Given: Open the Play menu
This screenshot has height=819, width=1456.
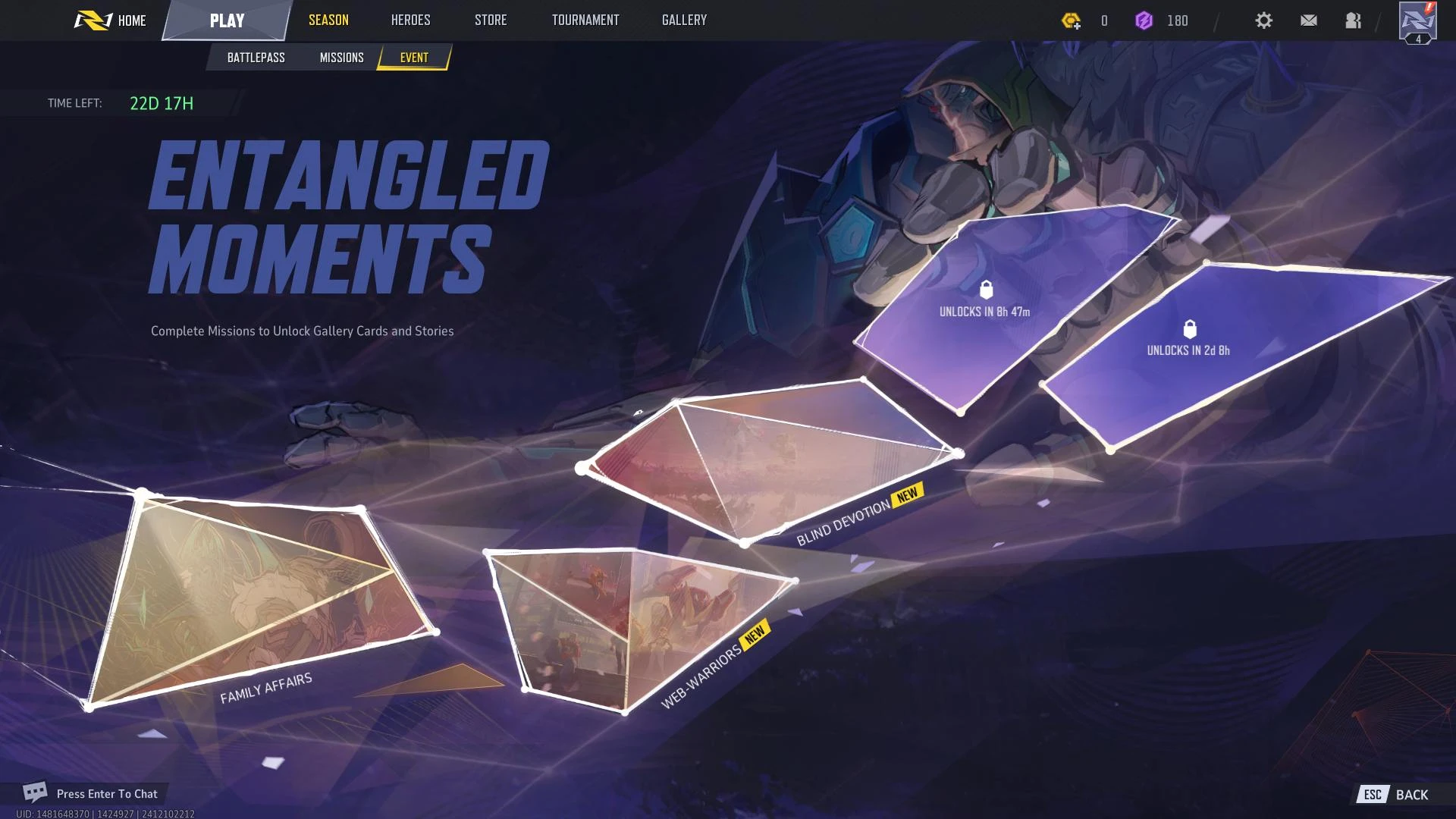Looking at the screenshot, I should (x=227, y=20).
